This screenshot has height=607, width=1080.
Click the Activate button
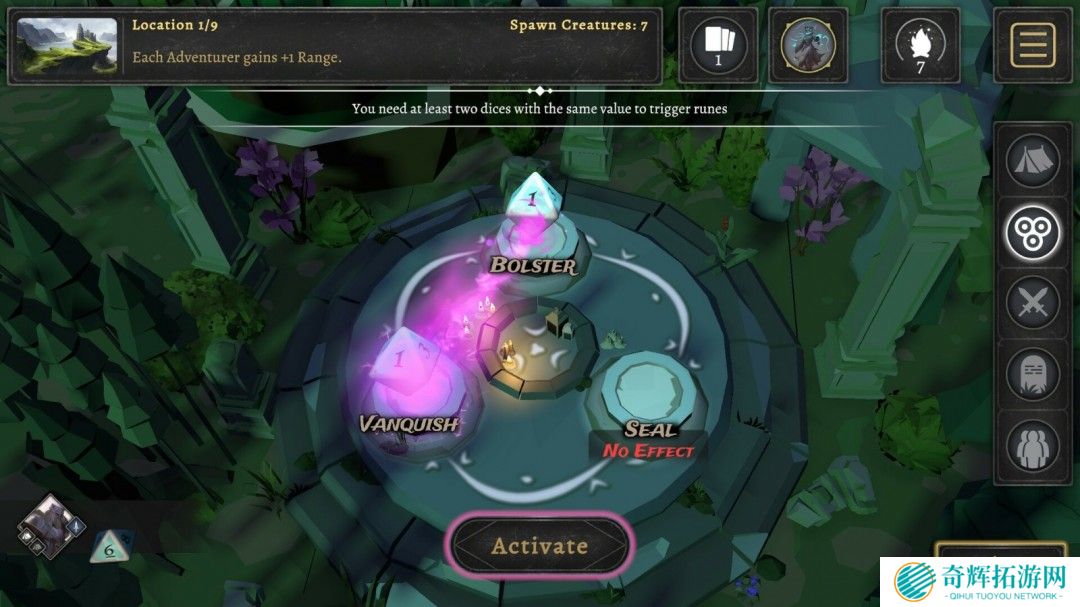click(x=540, y=546)
